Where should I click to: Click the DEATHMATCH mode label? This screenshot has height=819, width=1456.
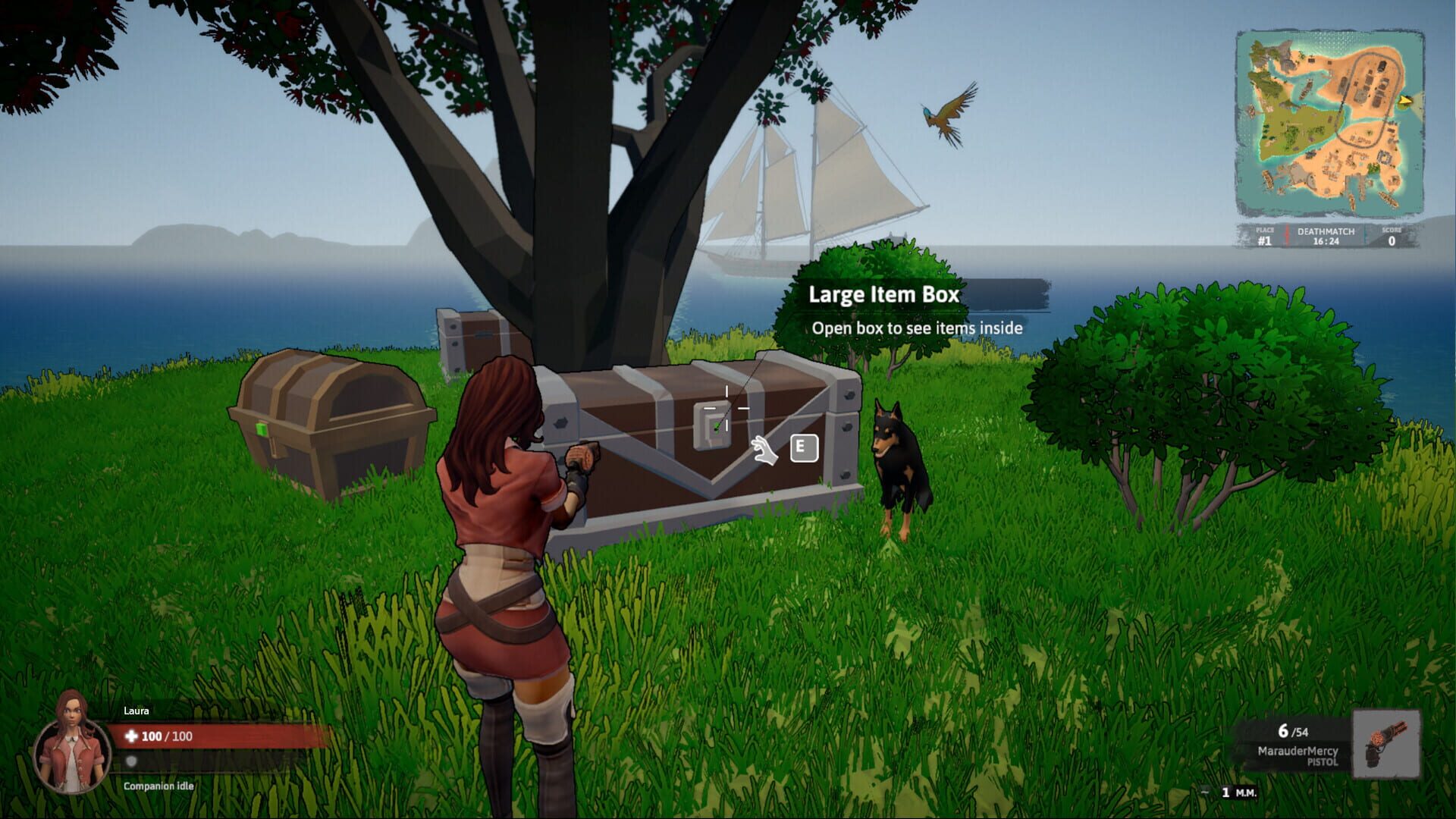tap(1326, 231)
